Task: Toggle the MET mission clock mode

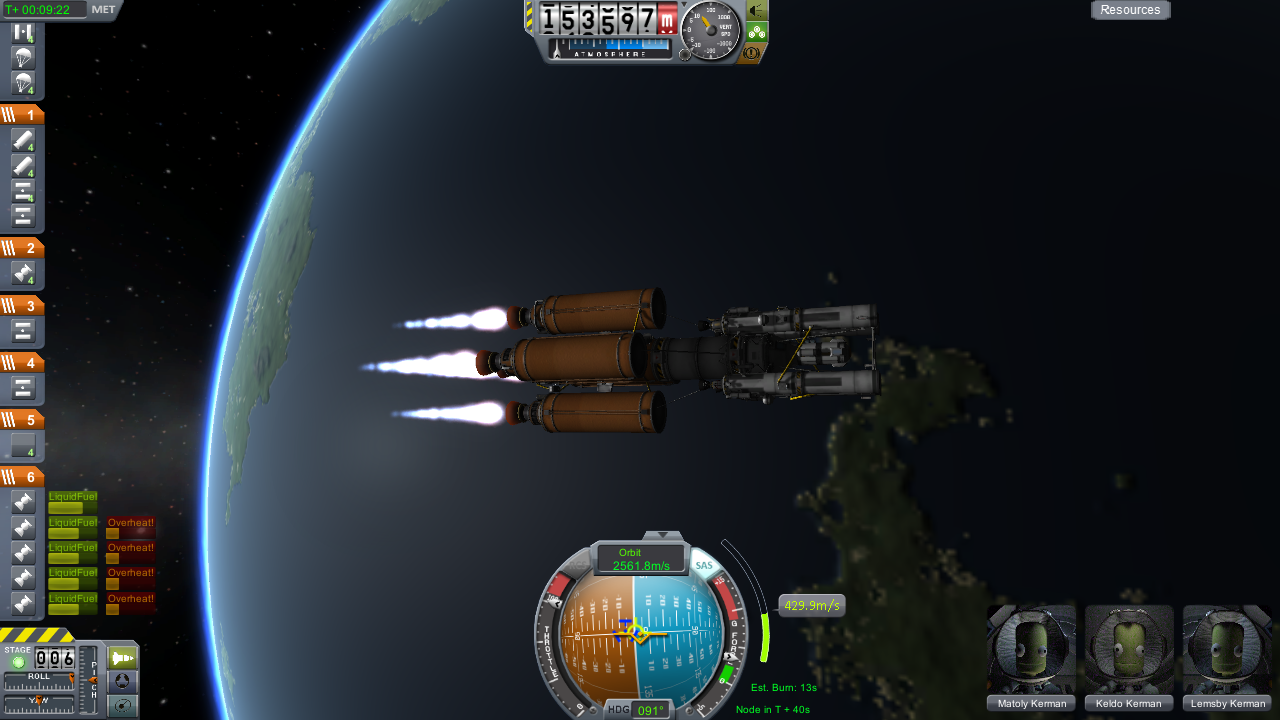Action: [x=103, y=10]
